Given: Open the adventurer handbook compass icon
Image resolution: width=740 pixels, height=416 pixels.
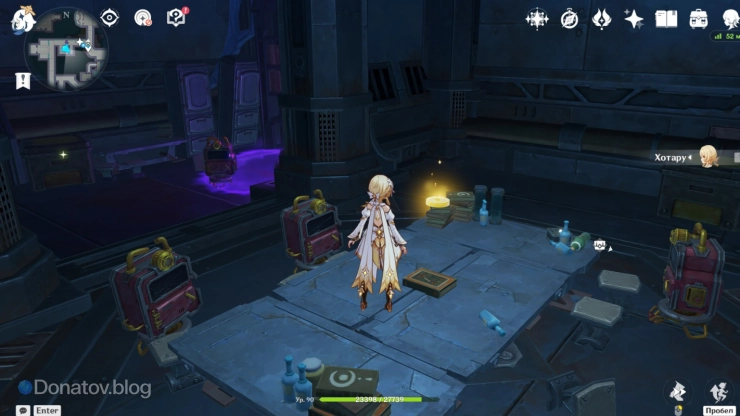Looking at the screenshot, I should coord(569,18).
